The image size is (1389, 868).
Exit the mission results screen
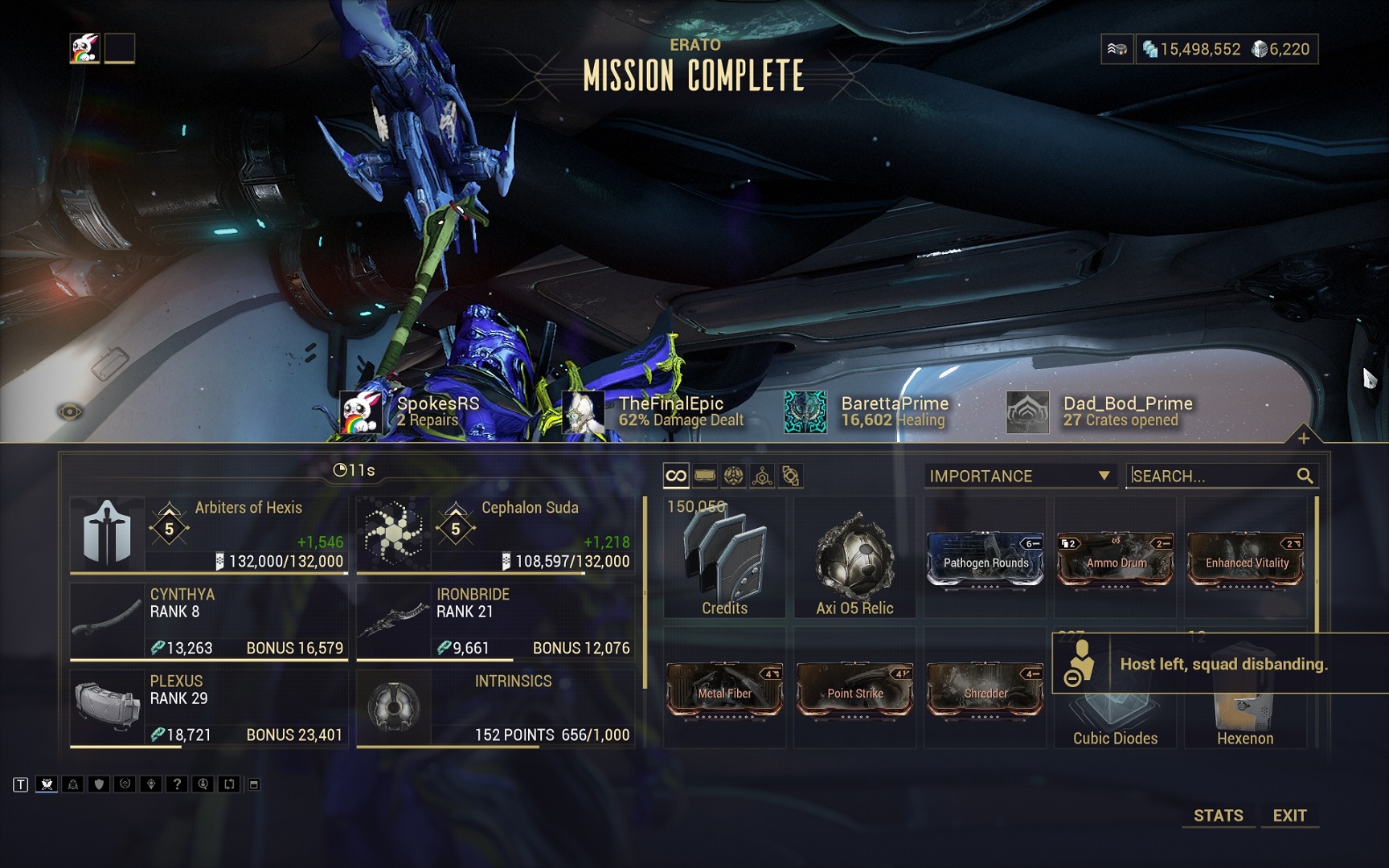pos(1289,816)
